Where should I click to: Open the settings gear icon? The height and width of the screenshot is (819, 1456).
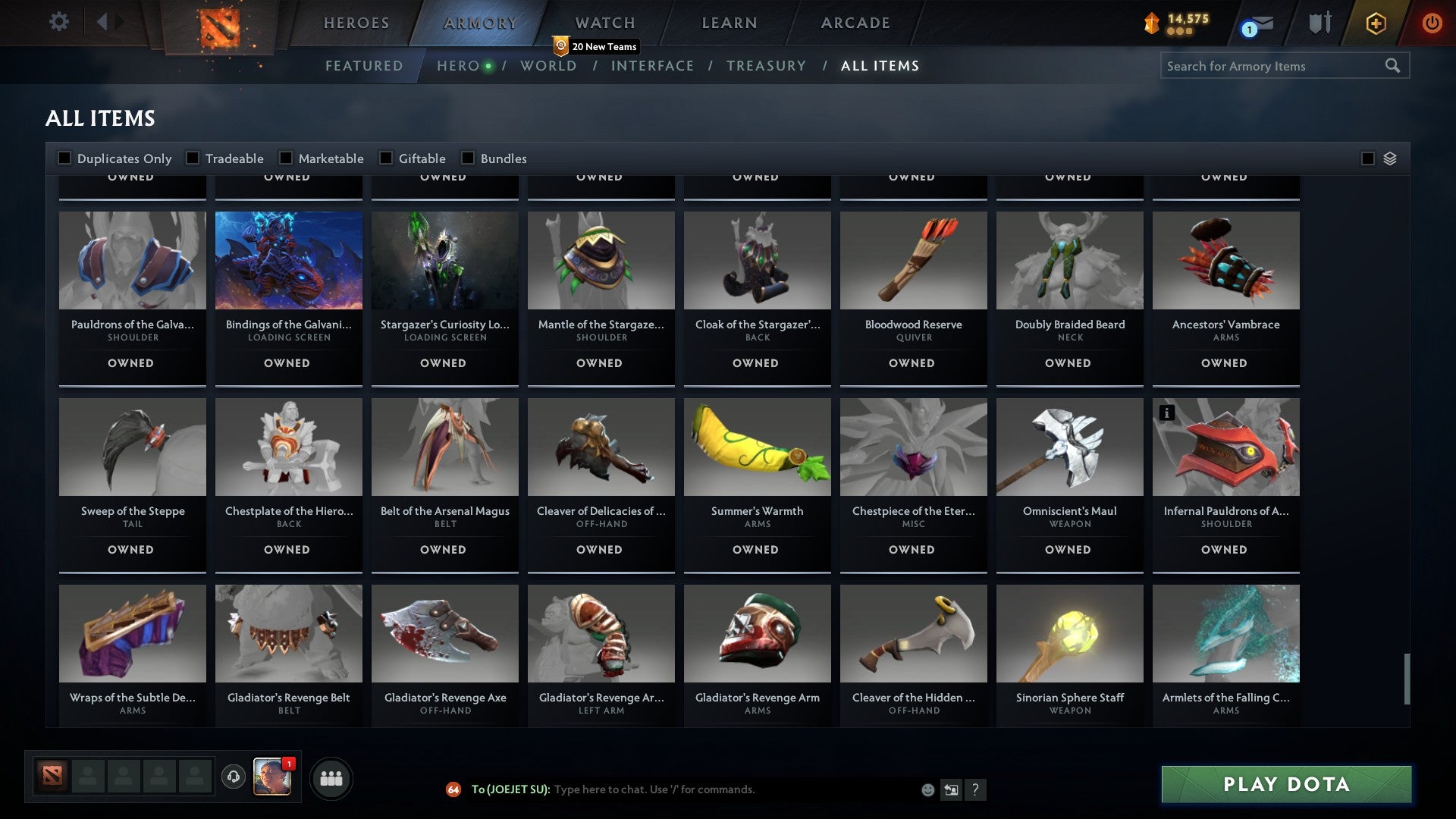coord(58,21)
